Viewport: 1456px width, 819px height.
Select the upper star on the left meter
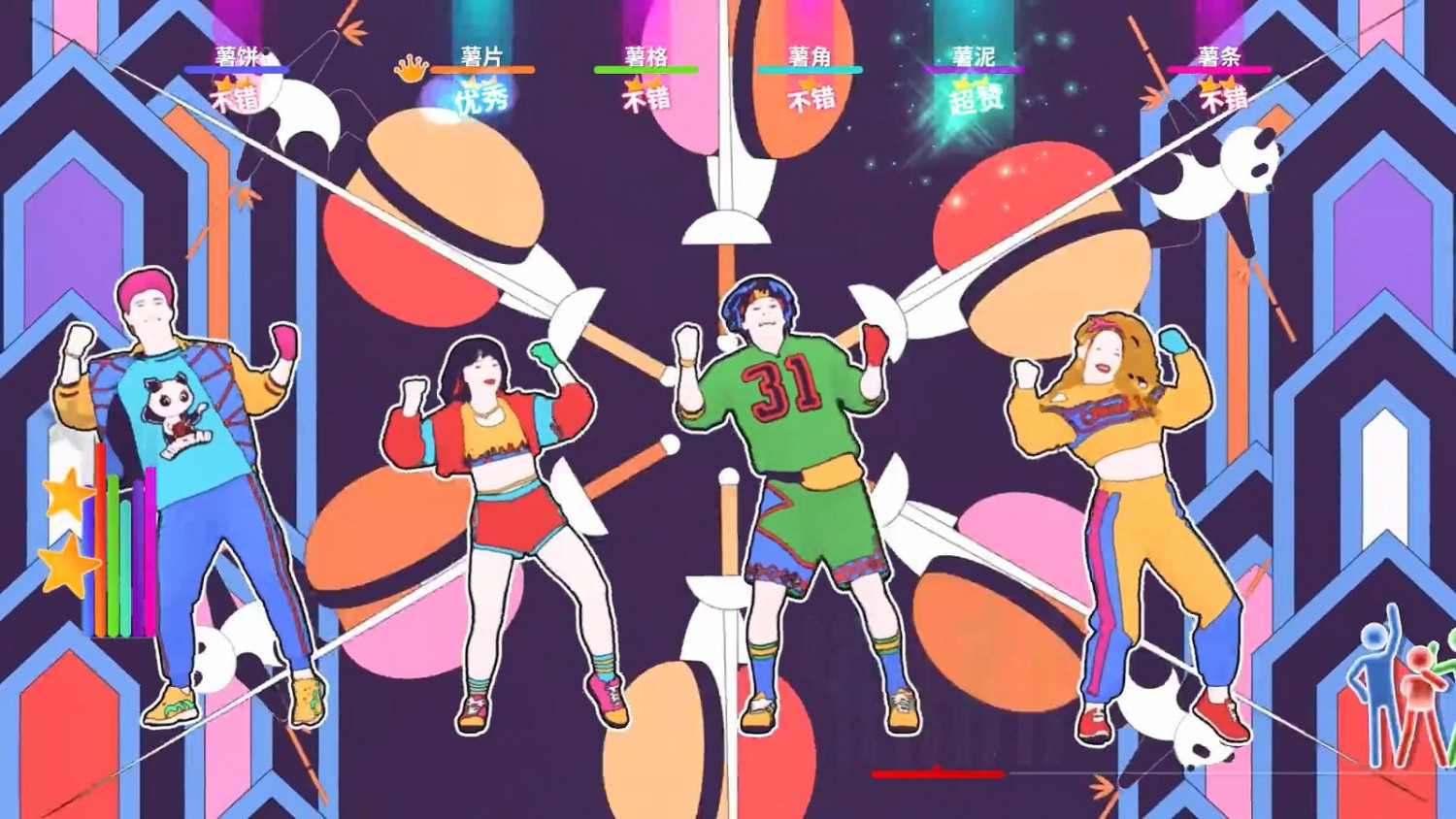[x=69, y=498]
